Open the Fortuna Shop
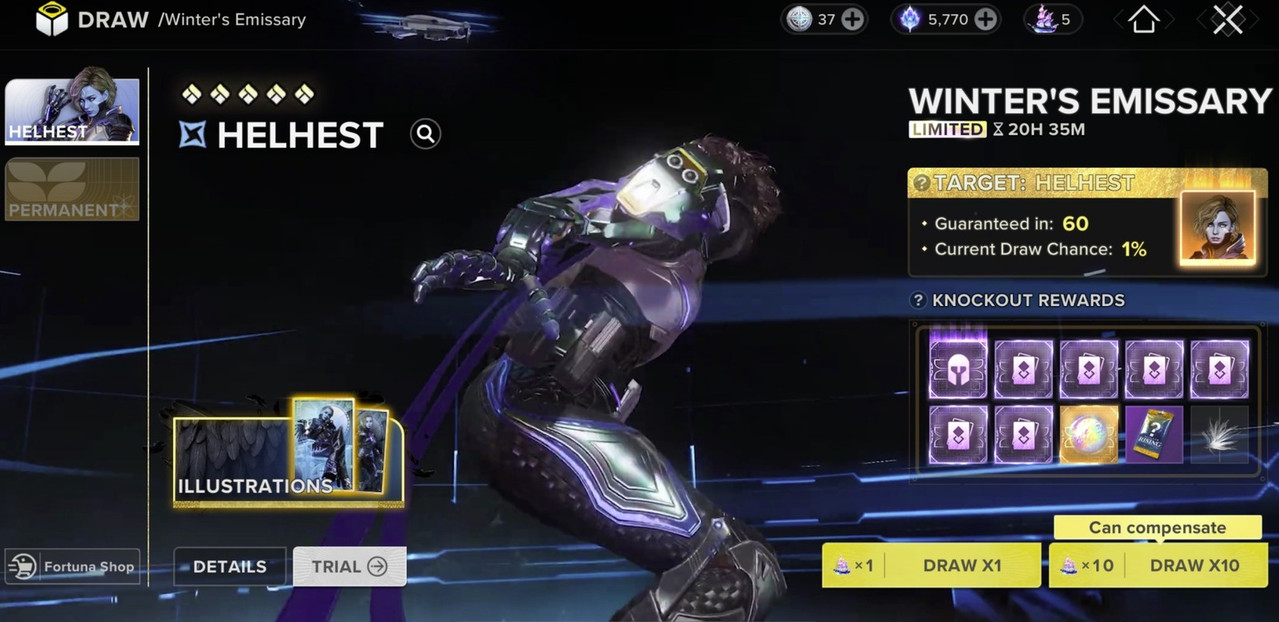1279x622 pixels. (x=72, y=566)
